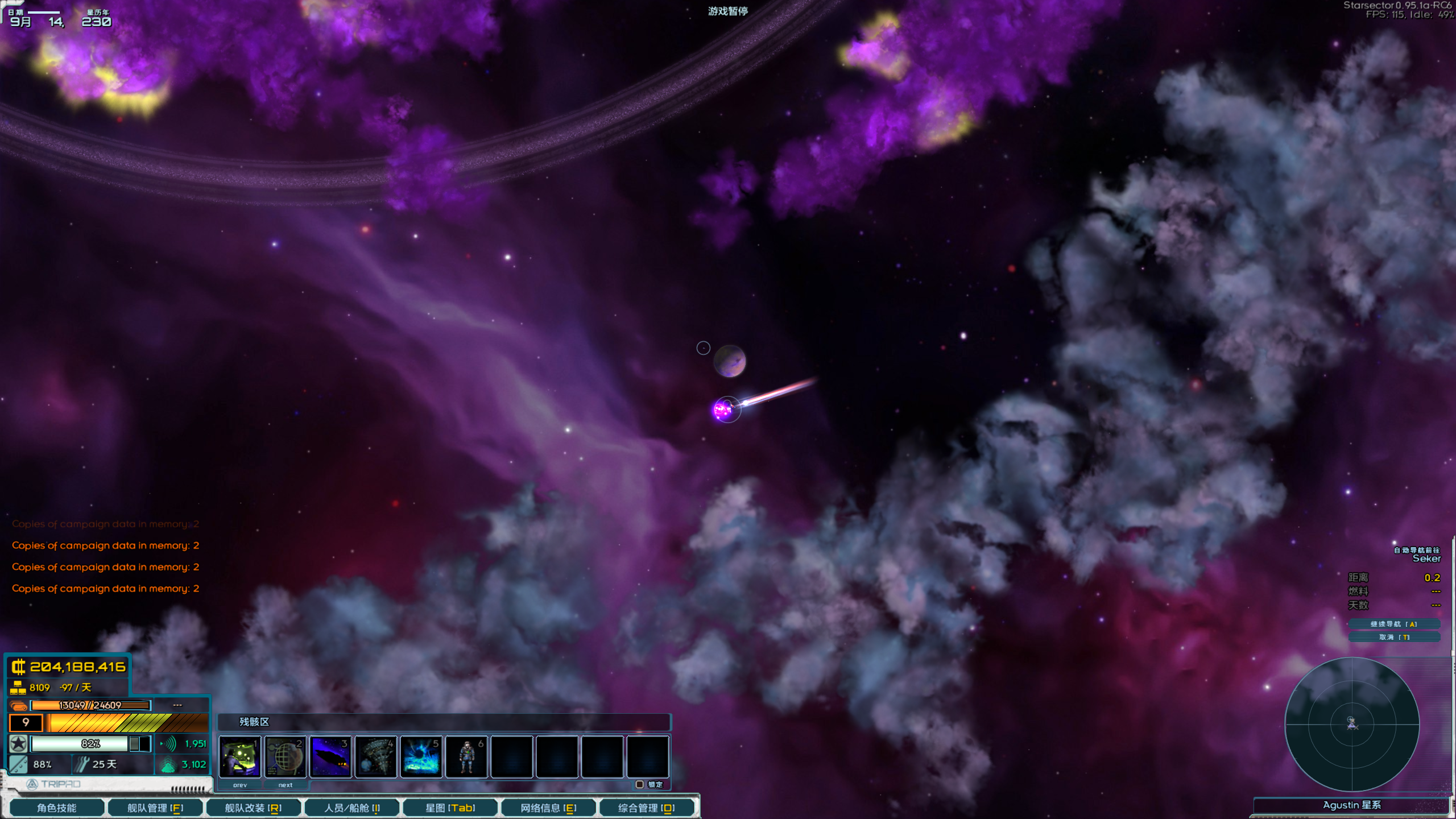This screenshot has width=1456, height=819.
Task: Open the 人员/船舱 cargo screen
Action: click(x=352, y=808)
